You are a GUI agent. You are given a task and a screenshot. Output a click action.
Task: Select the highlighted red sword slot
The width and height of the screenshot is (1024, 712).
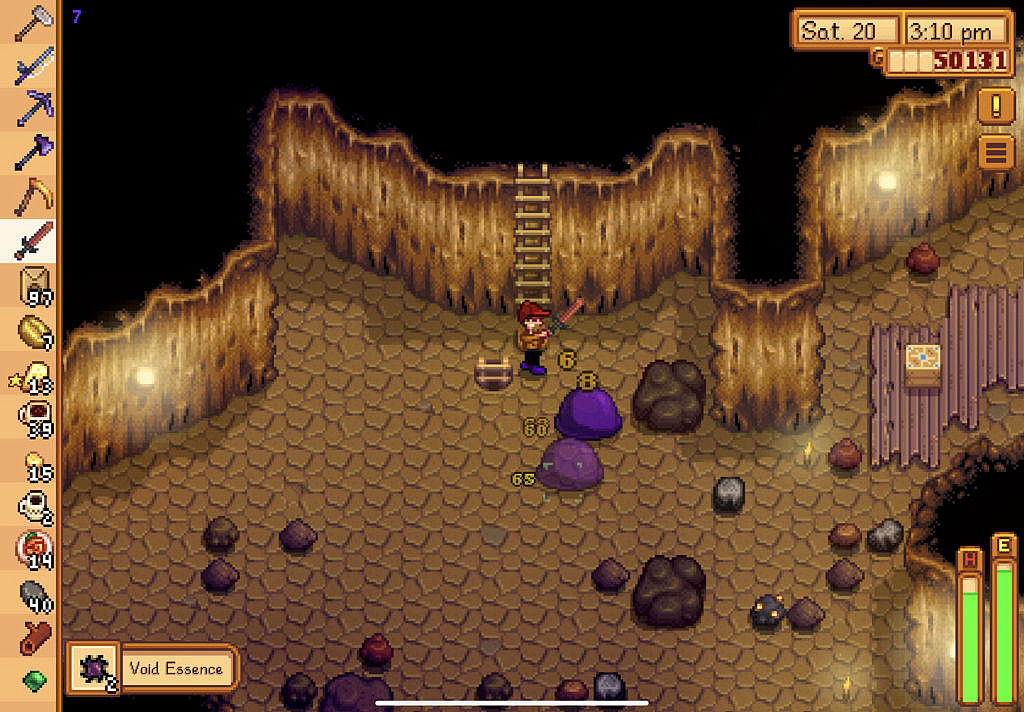(x=33, y=240)
